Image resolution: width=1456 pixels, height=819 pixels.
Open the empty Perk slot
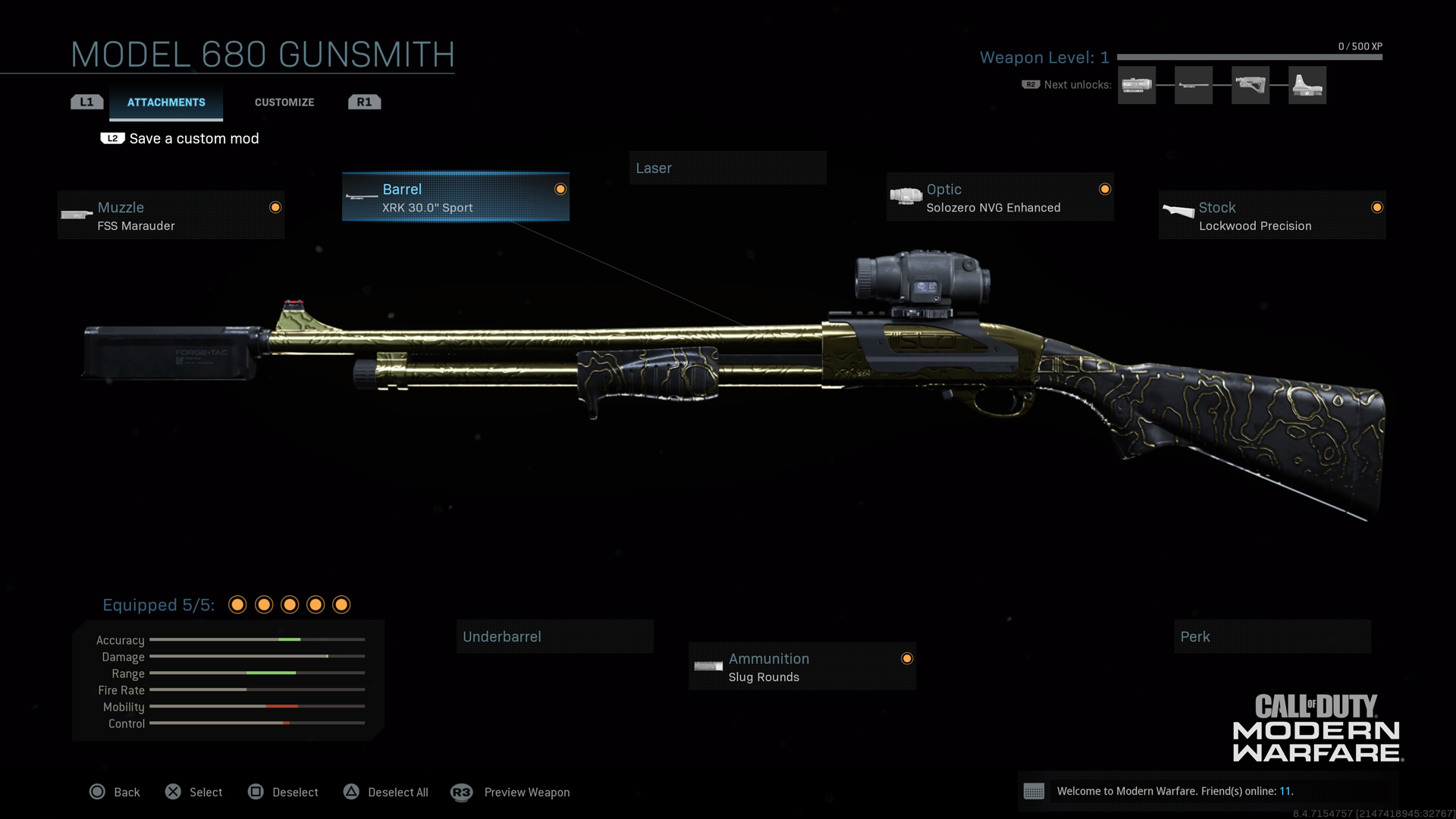tap(1272, 637)
